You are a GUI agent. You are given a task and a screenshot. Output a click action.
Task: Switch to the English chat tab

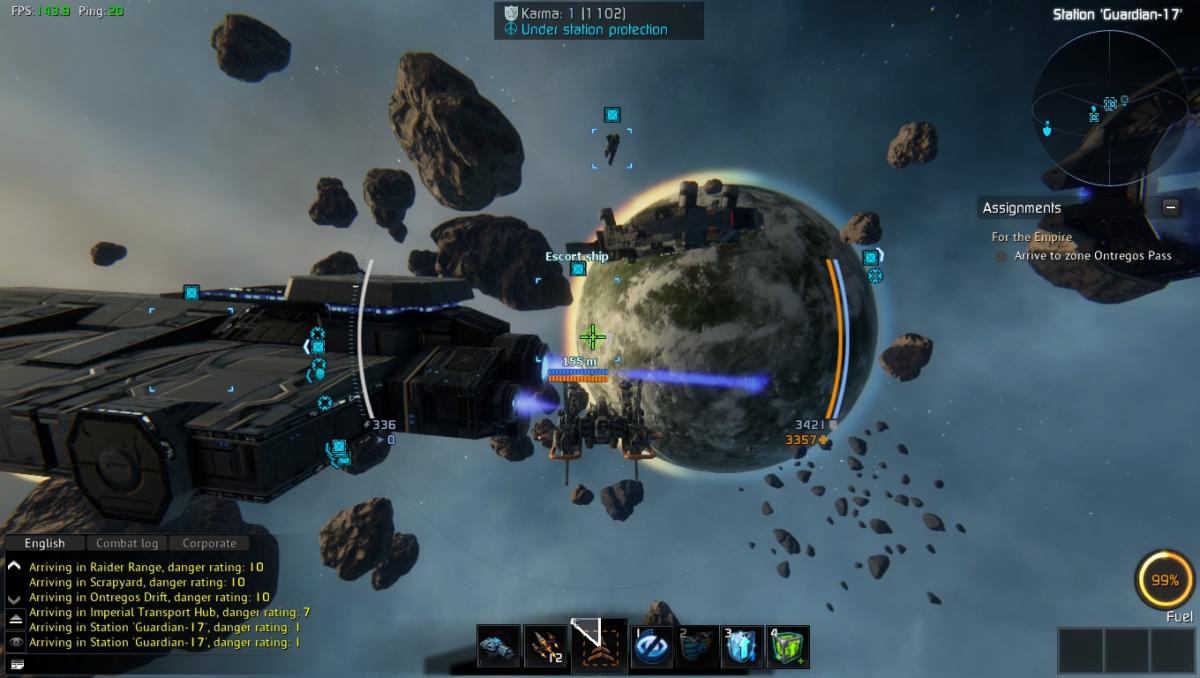[x=45, y=543]
